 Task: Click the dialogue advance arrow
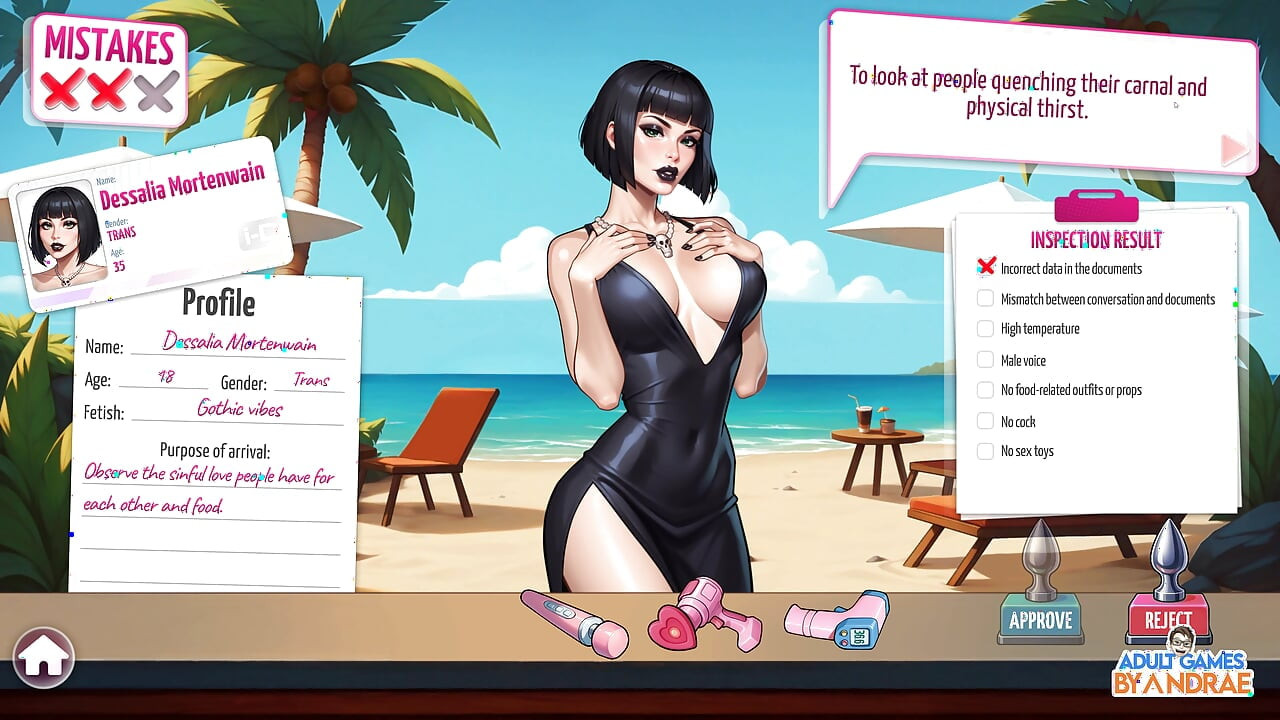click(1231, 148)
